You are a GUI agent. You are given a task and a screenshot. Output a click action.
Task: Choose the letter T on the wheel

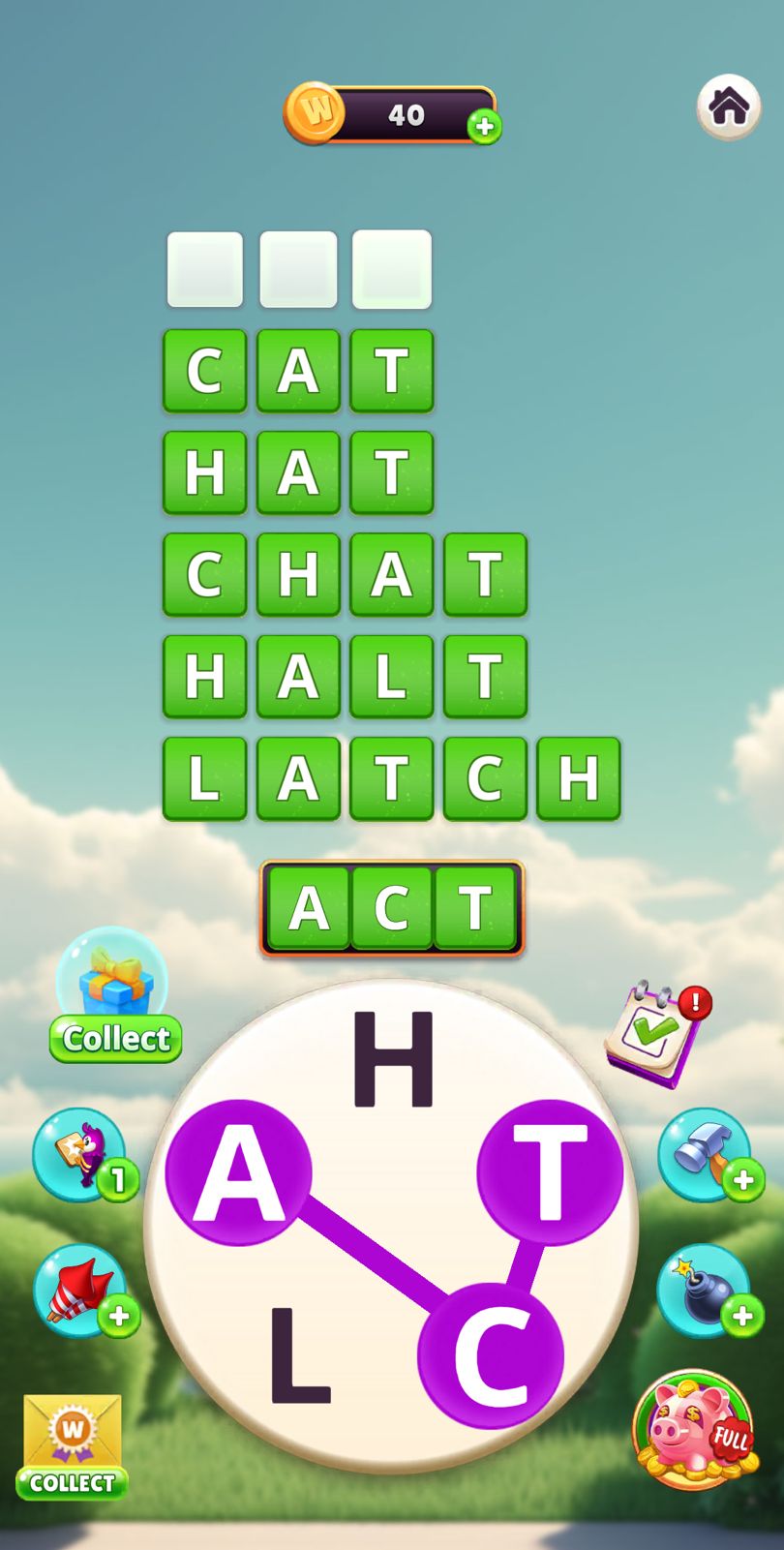[550, 1173]
